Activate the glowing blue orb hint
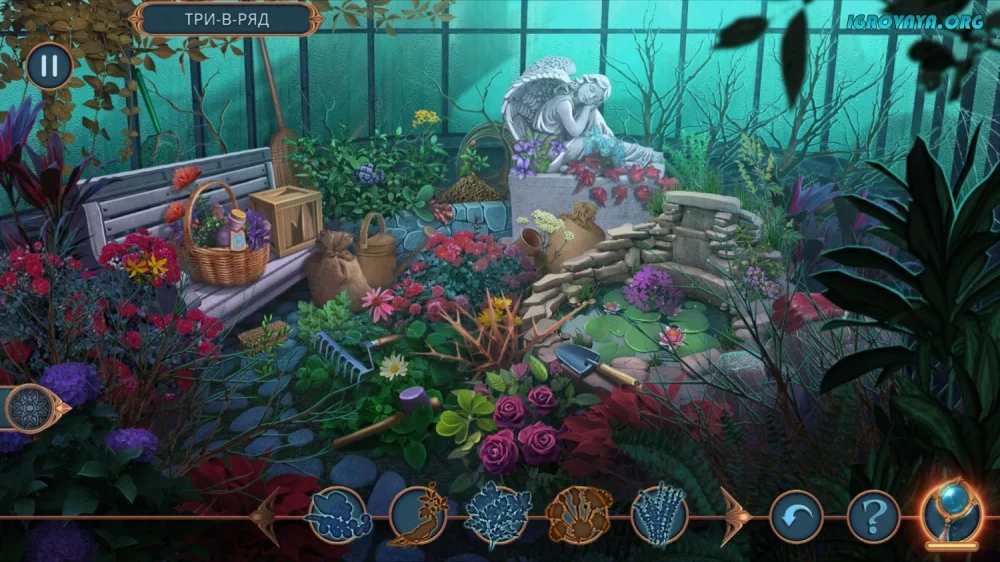The image size is (1000, 562). (x=952, y=512)
